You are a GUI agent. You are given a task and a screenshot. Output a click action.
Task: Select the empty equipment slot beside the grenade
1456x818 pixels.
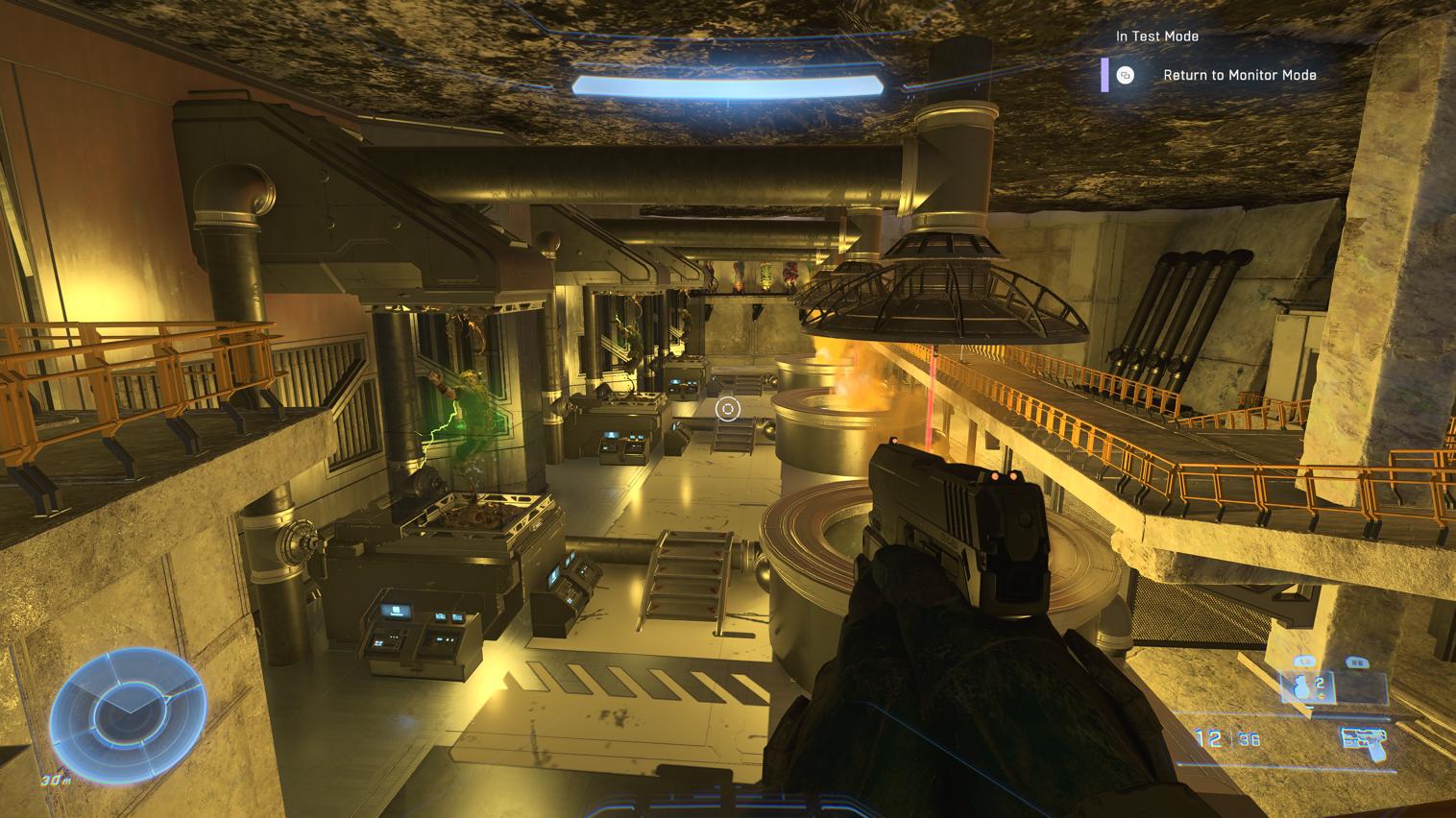point(1360,686)
